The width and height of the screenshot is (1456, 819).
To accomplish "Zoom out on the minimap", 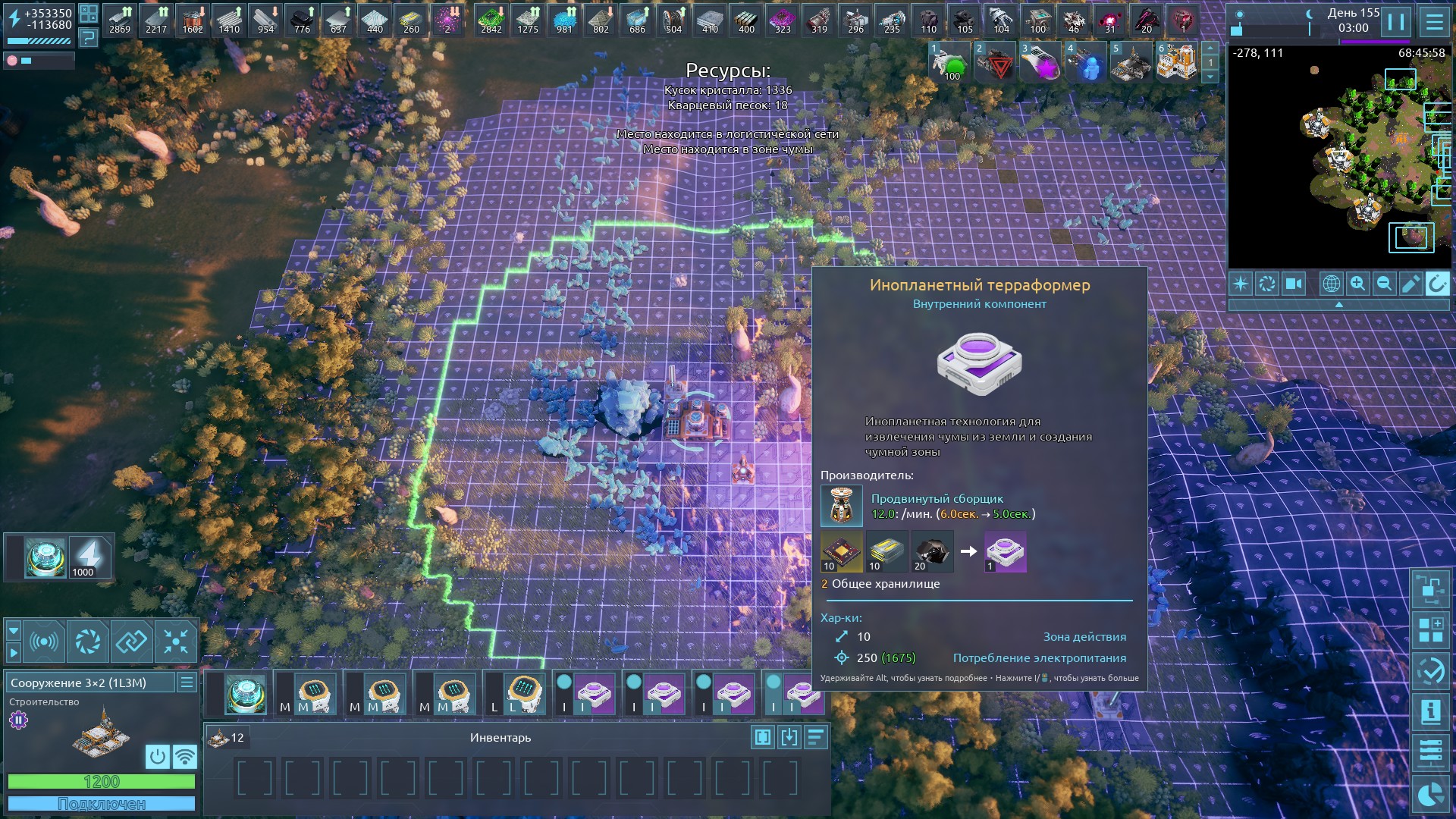I will 1384,284.
